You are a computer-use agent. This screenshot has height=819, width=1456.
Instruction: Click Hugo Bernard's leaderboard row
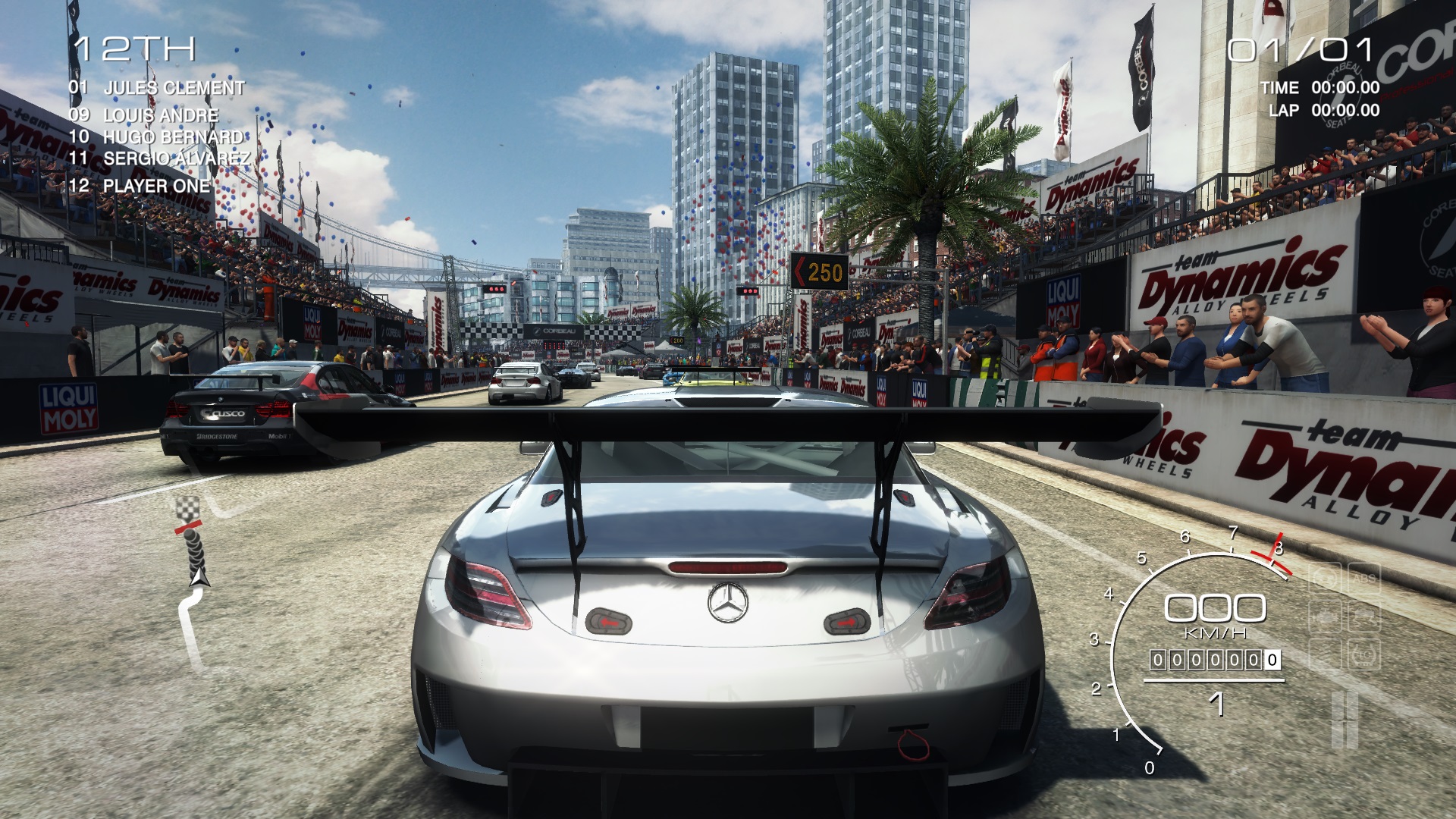tap(173, 137)
